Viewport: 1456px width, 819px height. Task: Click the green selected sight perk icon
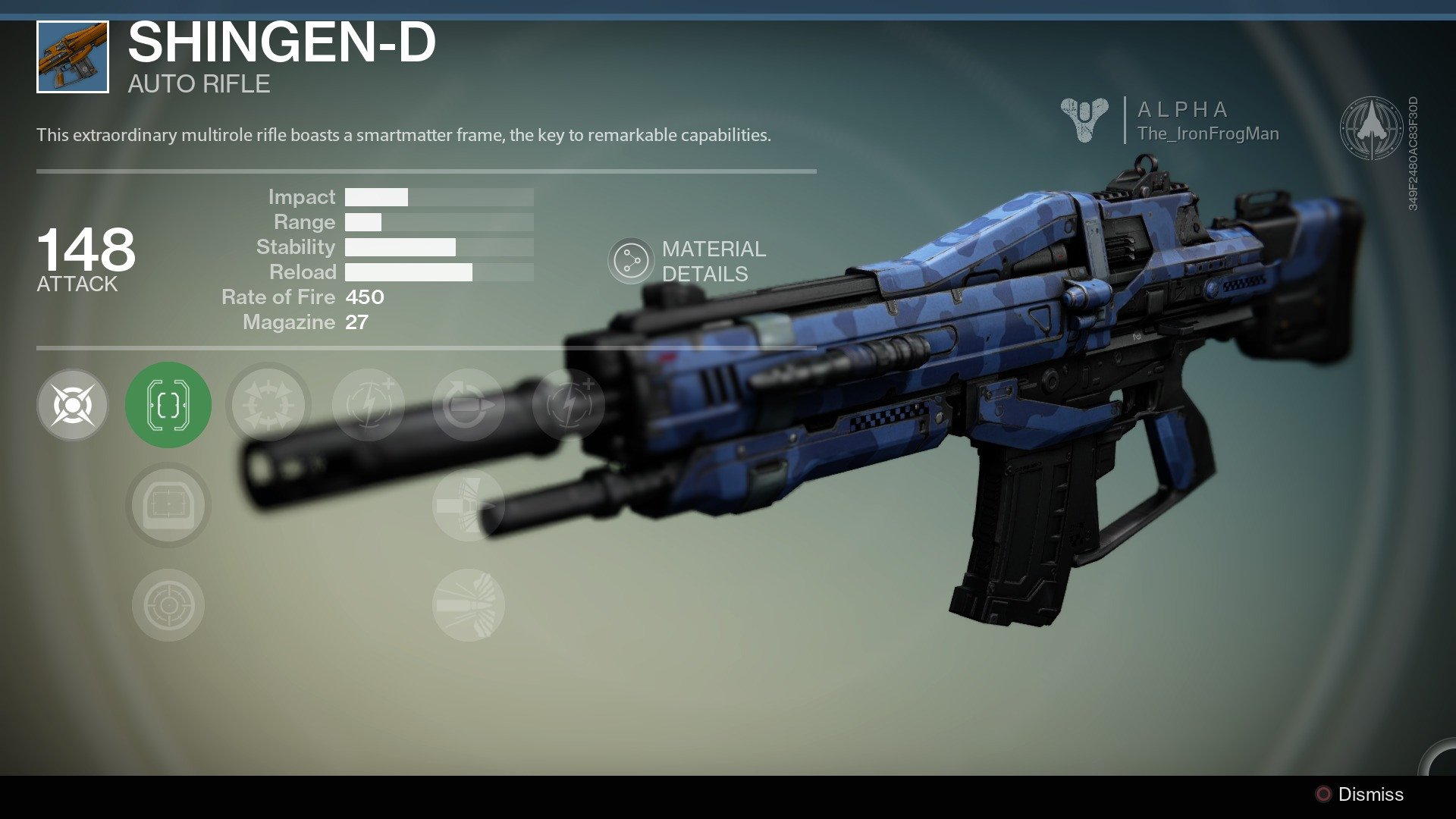tap(168, 406)
